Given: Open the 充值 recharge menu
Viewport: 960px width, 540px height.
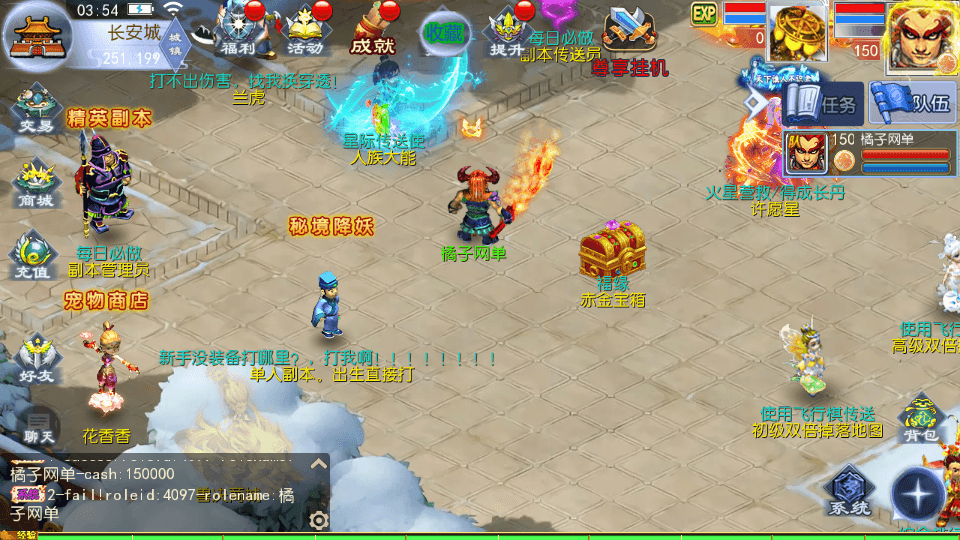Looking at the screenshot, I should tap(35, 254).
